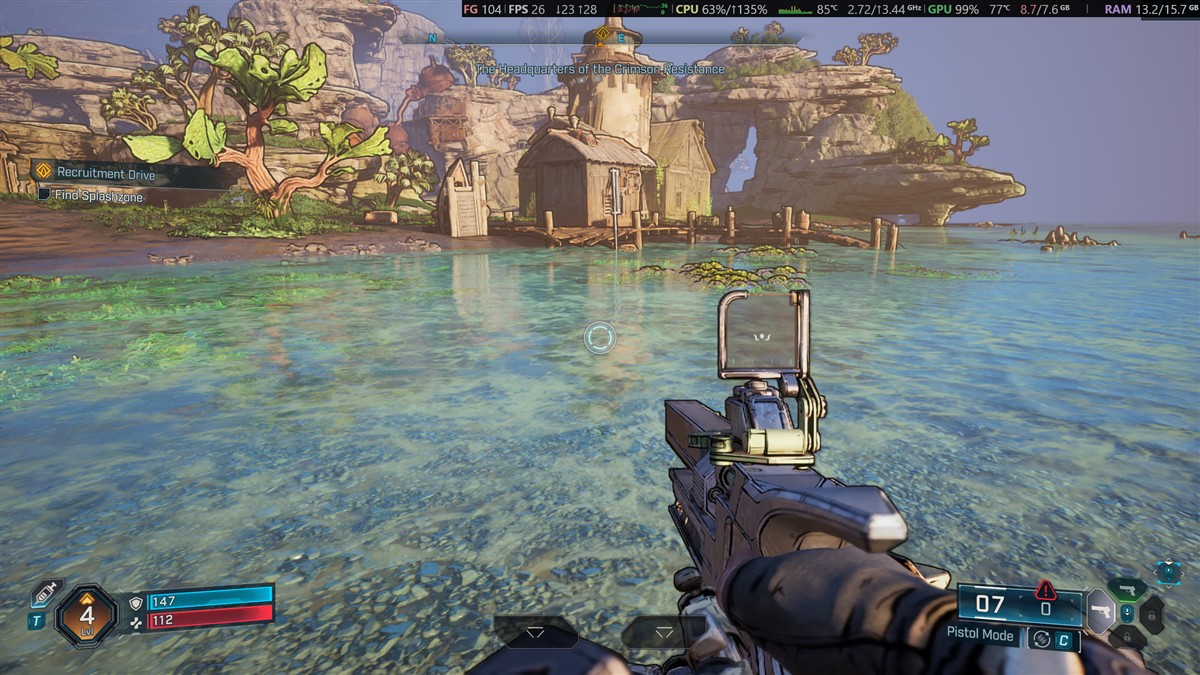Click the quest marker on the compass
Viewport: 1200px width, 675px height.
tap(602, 34)
